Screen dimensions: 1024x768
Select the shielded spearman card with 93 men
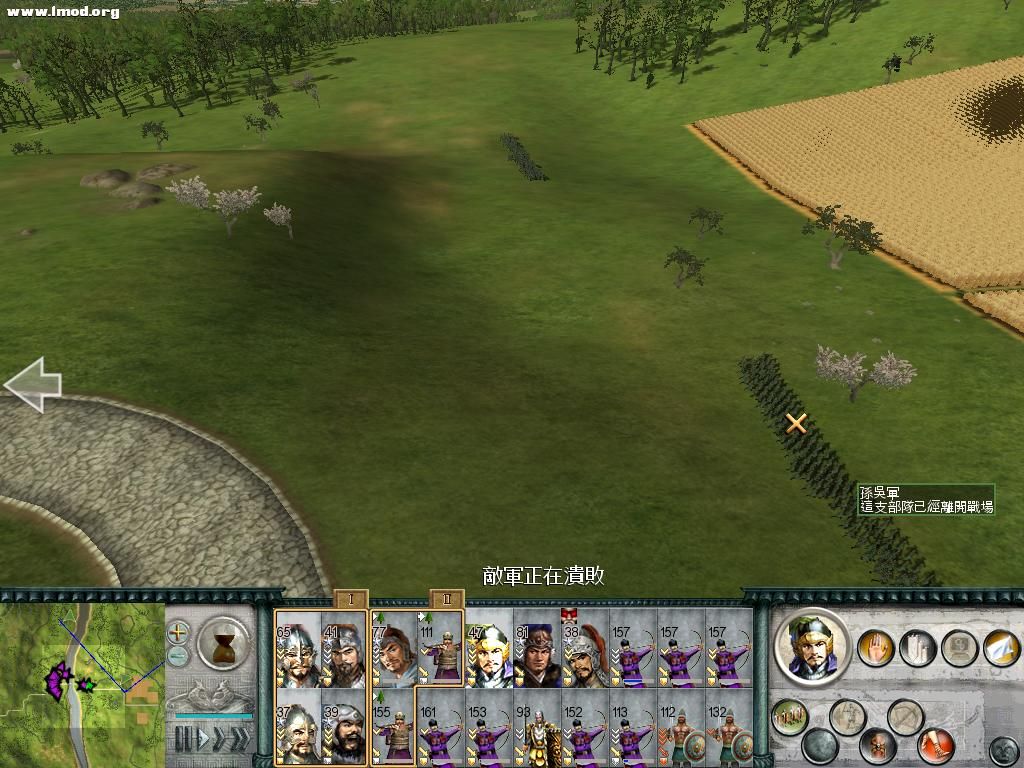point(537,727)
